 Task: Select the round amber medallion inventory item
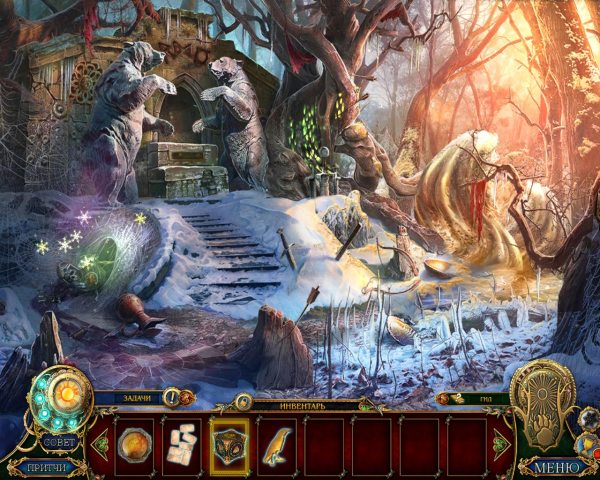(135, 445)
